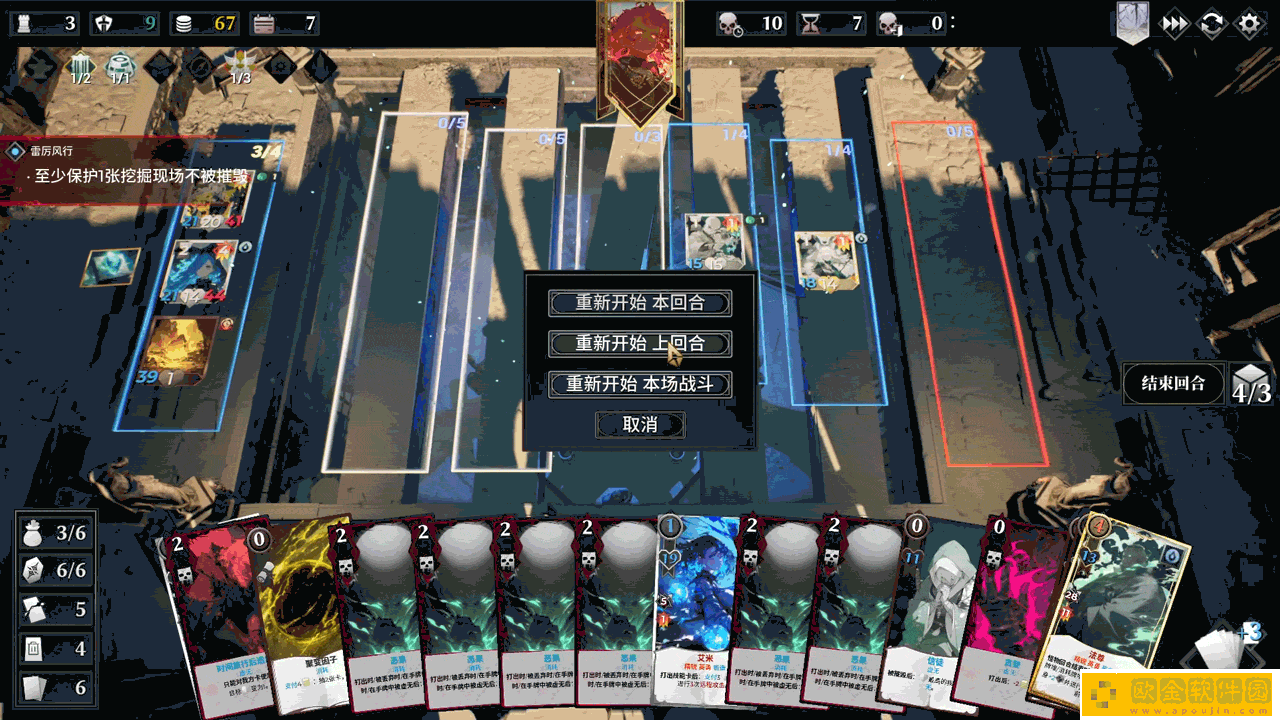Open the gear settings icon
Screen dimensions: 1280x720
tap(1250, 24)
